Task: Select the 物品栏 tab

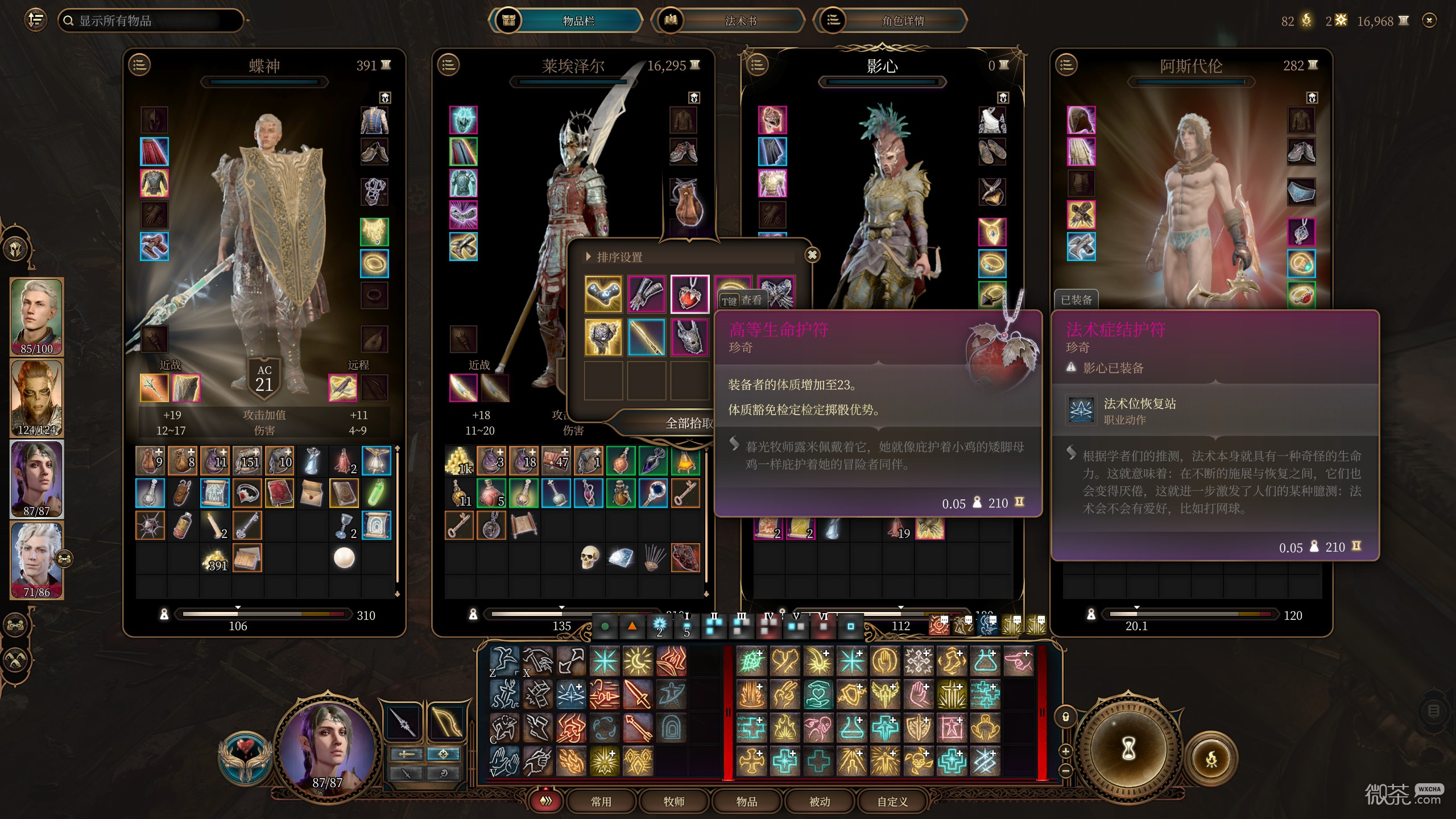Action: click(578, 21)
